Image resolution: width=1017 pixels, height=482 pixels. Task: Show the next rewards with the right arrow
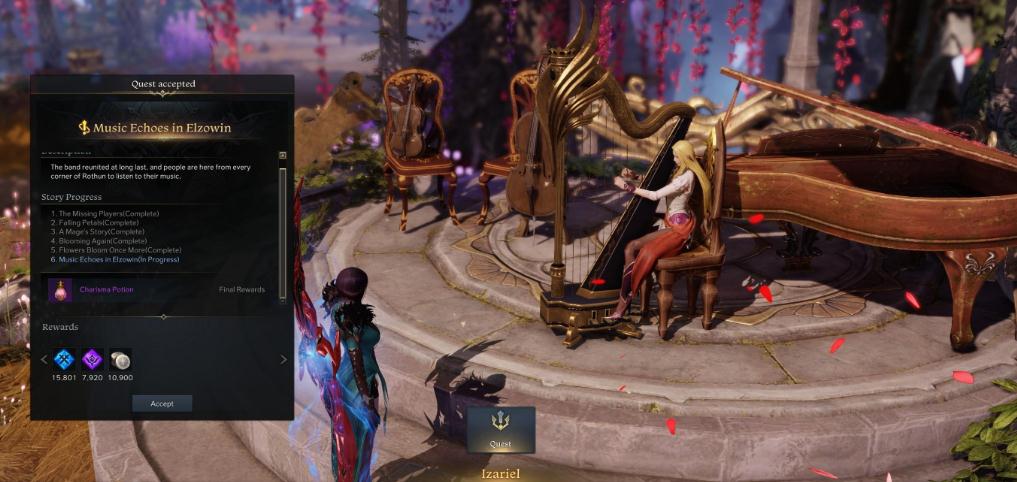[283, 360]
